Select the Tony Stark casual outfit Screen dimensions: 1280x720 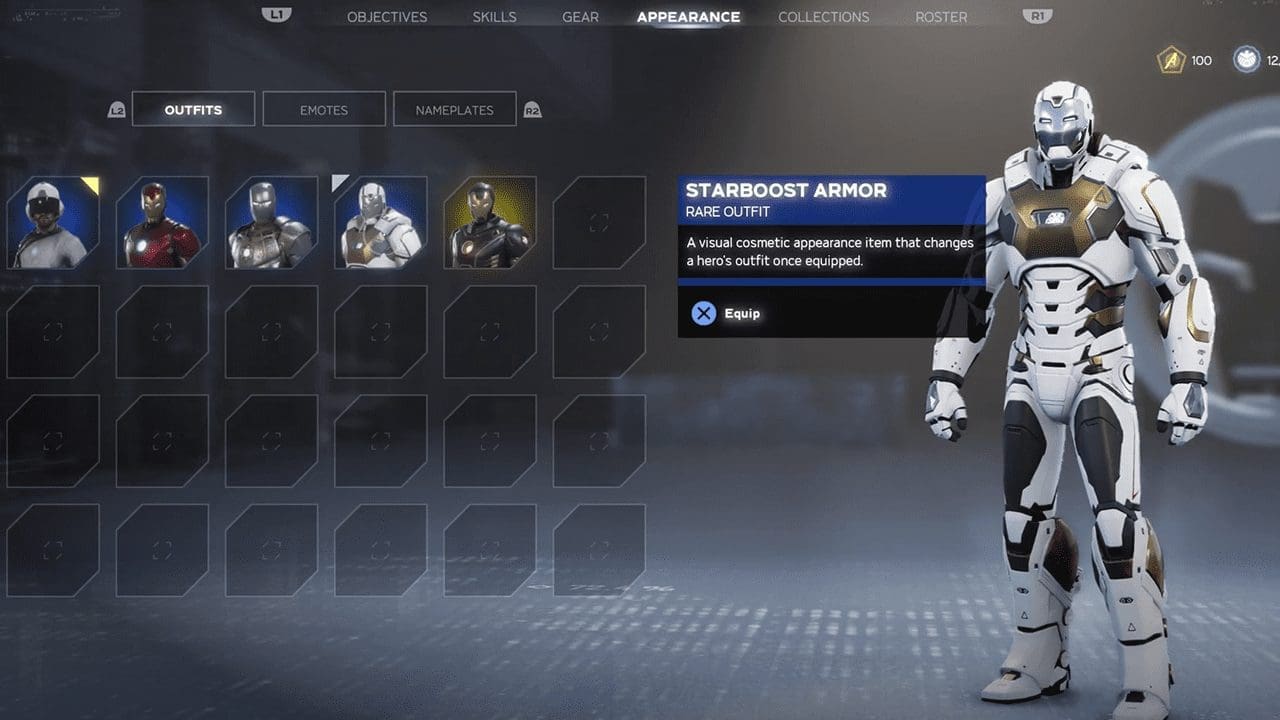click(x=53, y=223)
